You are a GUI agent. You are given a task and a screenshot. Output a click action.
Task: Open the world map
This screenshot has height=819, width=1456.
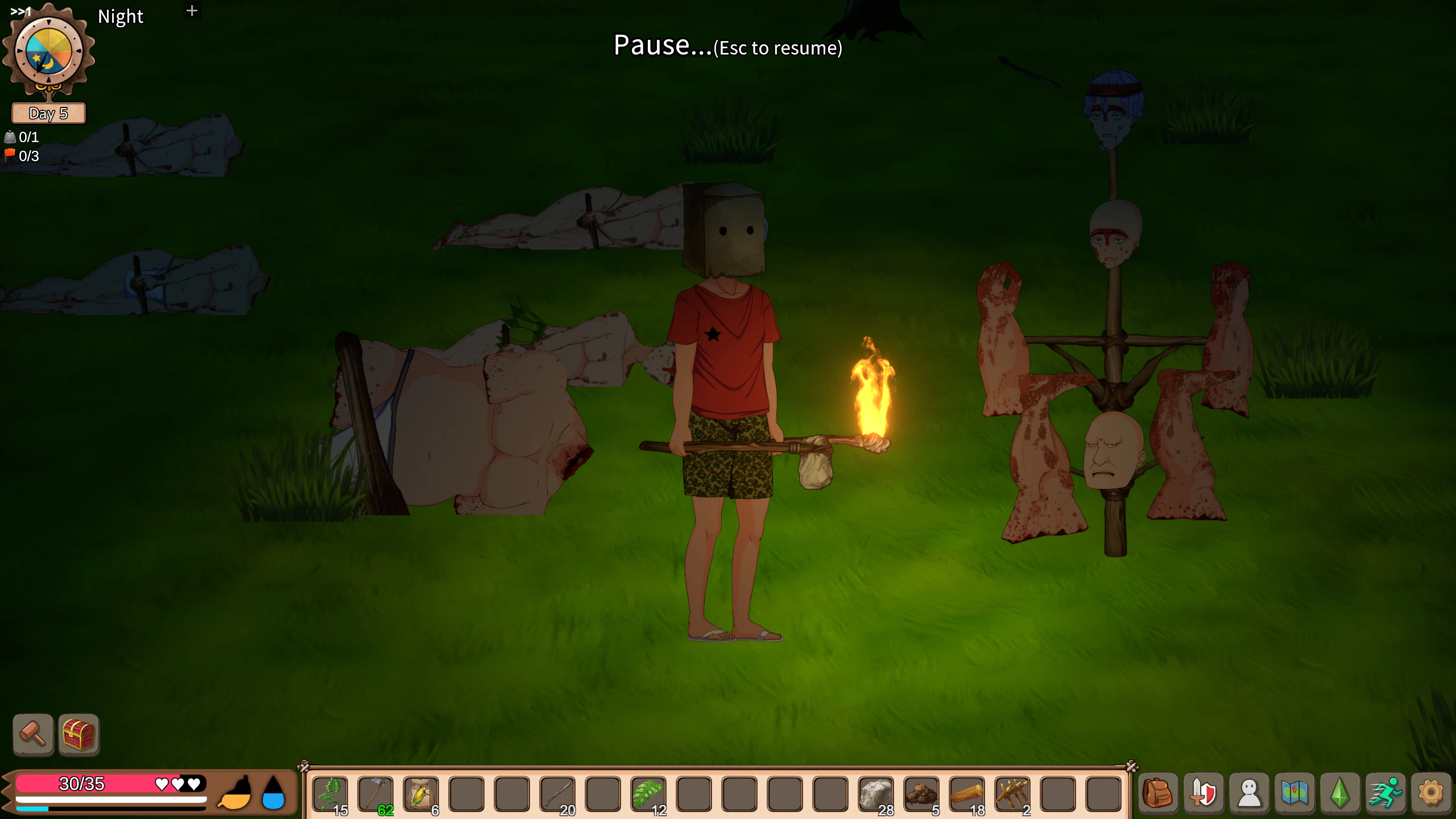click(1294, 793)
